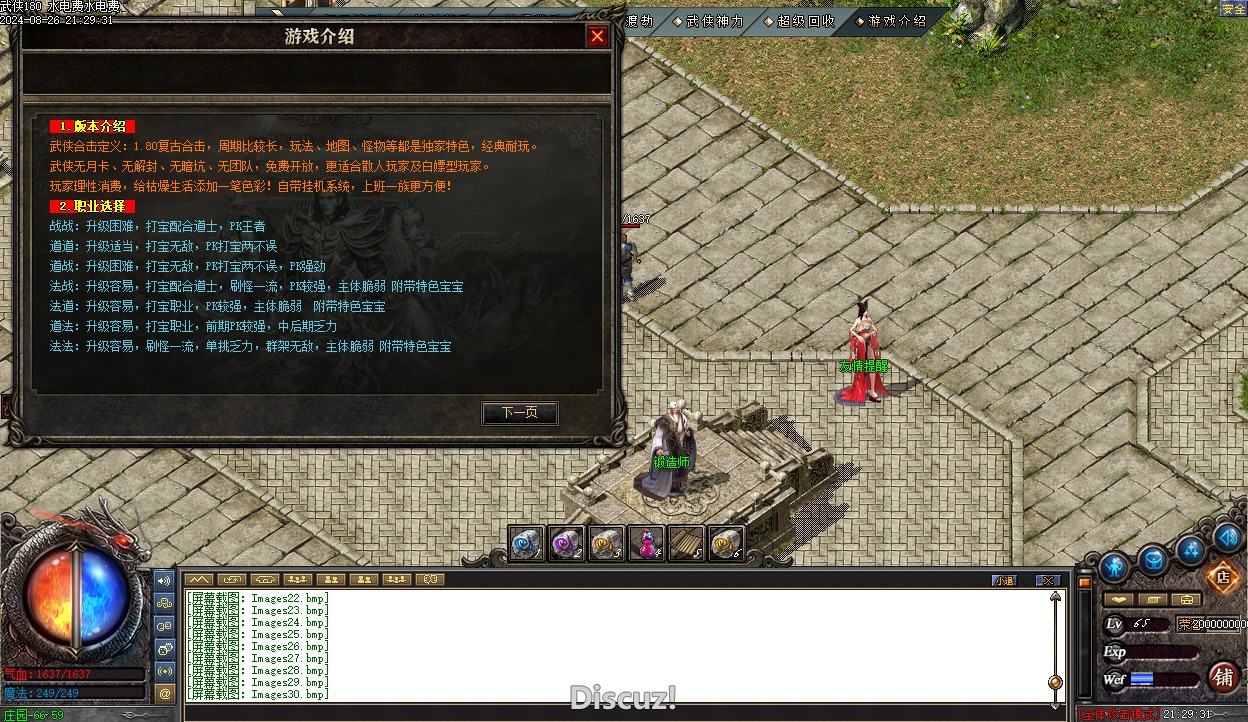Use the blue scroll in hotbar slot 1

526,543
